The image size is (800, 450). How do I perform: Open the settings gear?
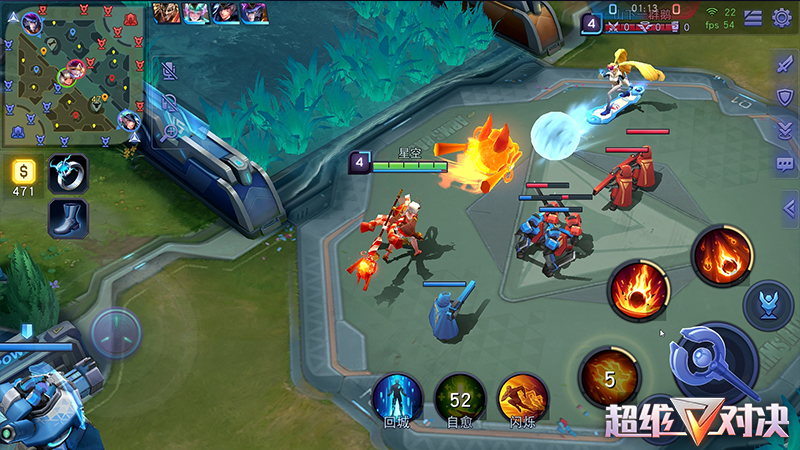[782, 17]
